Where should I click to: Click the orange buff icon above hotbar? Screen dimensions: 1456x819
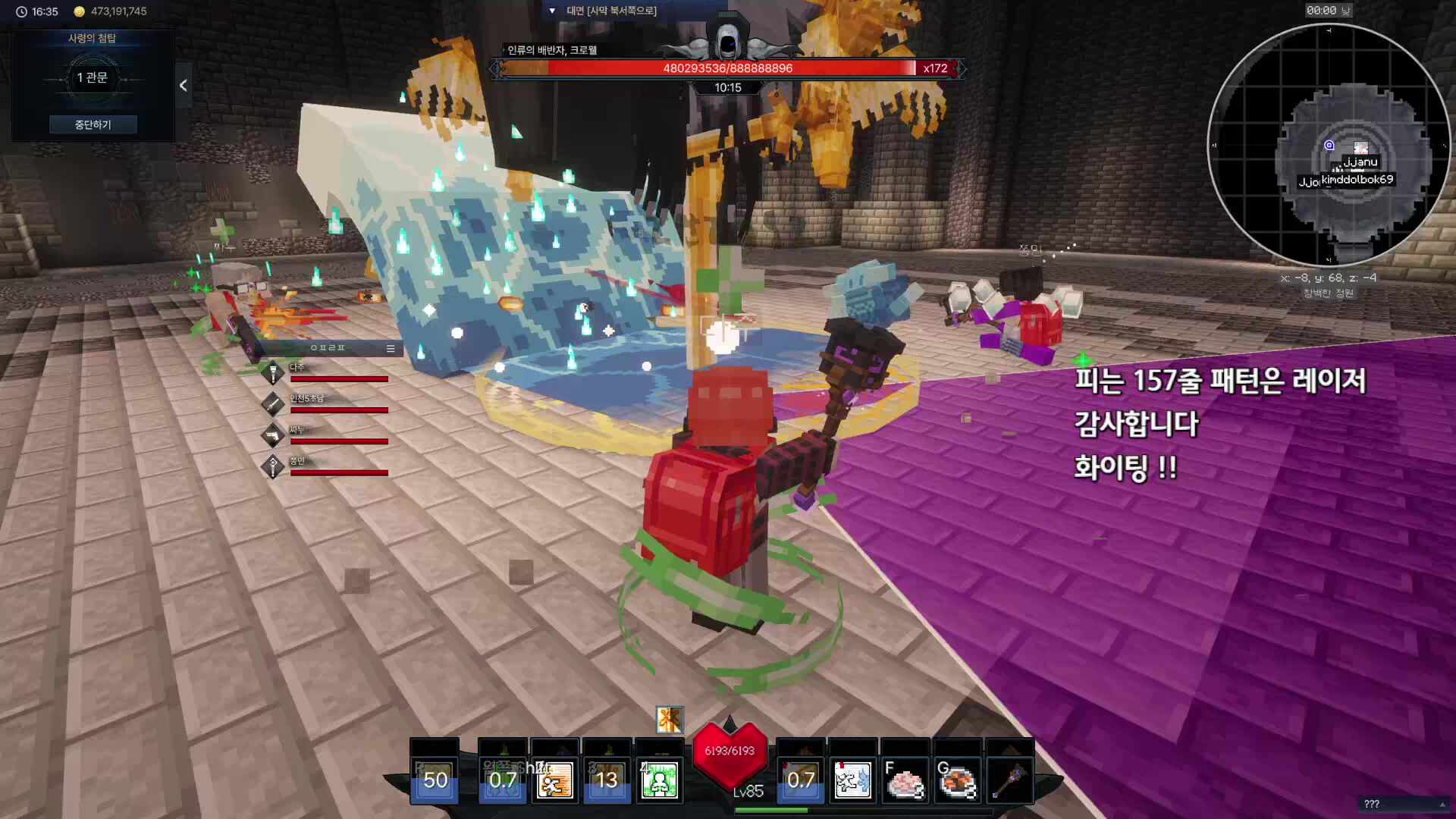tap(669, 720)
